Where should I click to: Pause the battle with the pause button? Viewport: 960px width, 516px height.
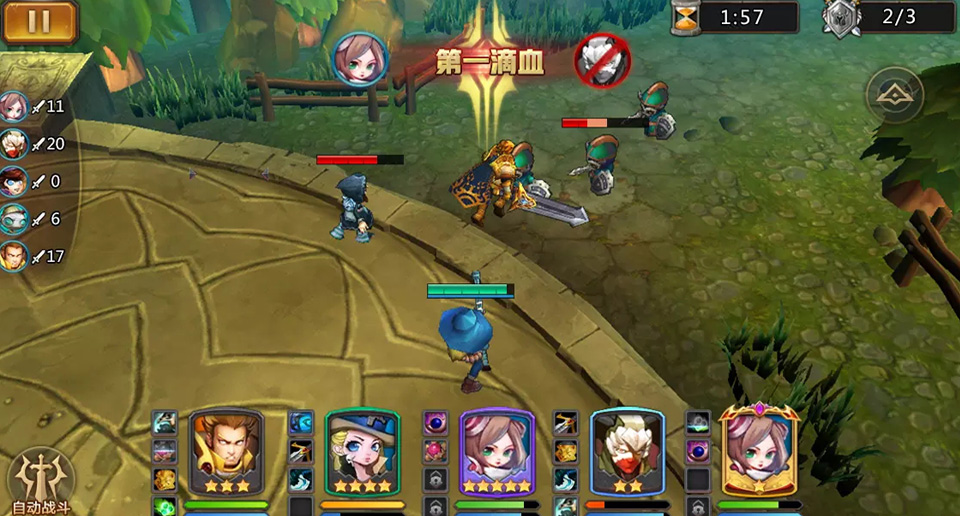pos(40,22)
